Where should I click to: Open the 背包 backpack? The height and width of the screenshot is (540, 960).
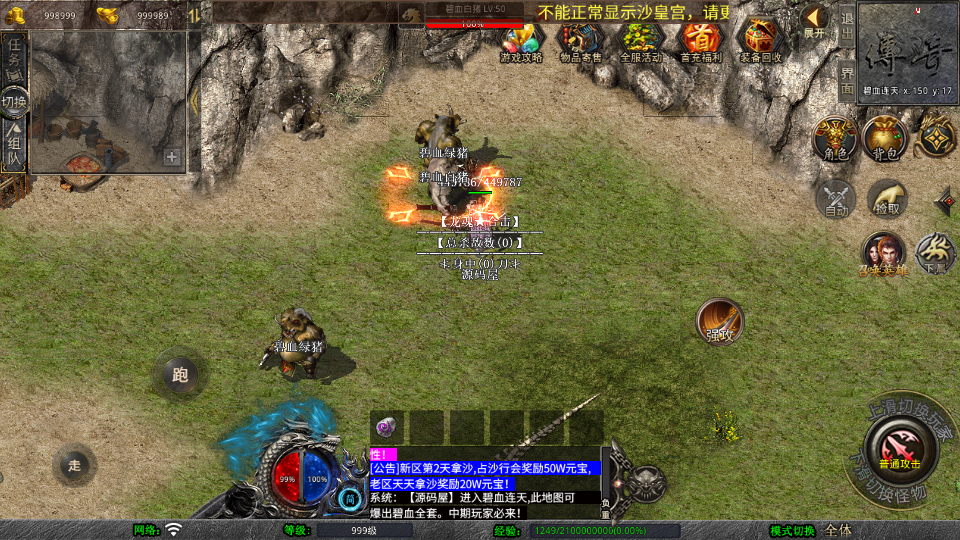click(884, 139)
